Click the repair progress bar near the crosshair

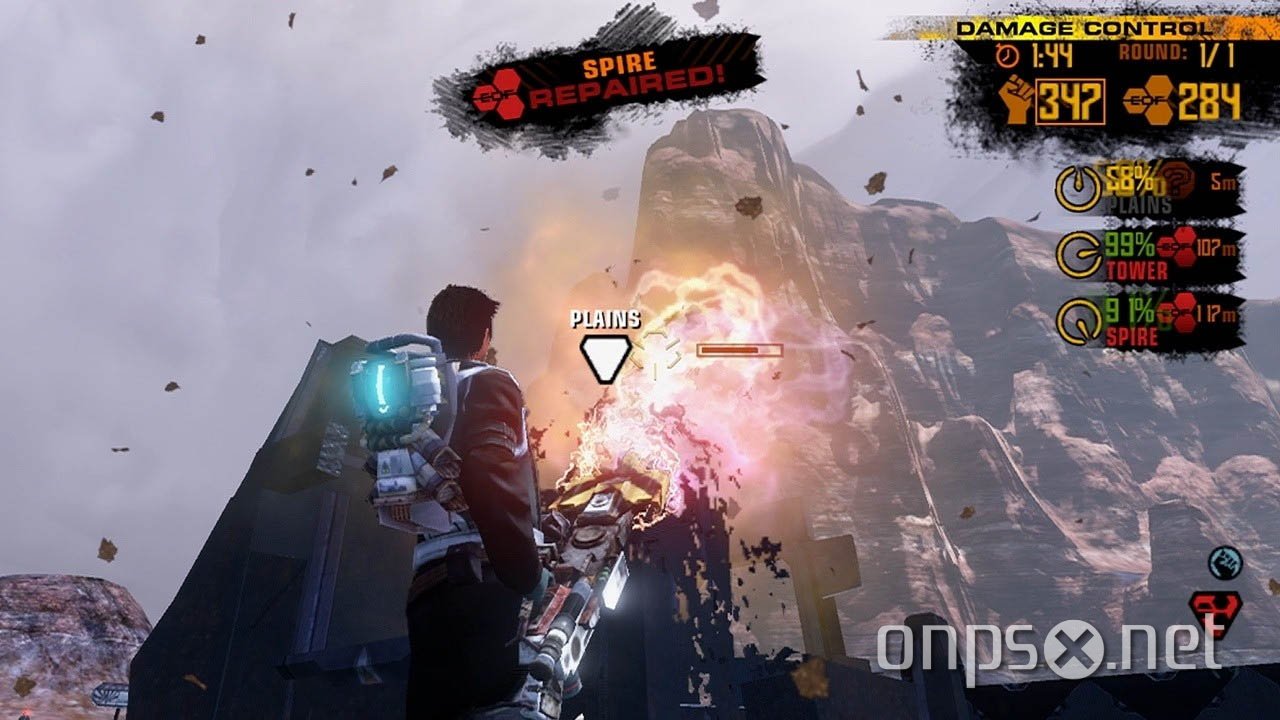click(738, 350)
